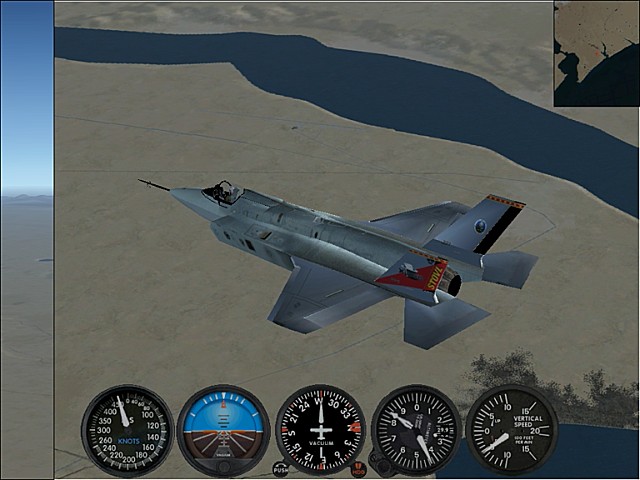
Task: Open the minimap in the corner
Action: coord(597,52)
